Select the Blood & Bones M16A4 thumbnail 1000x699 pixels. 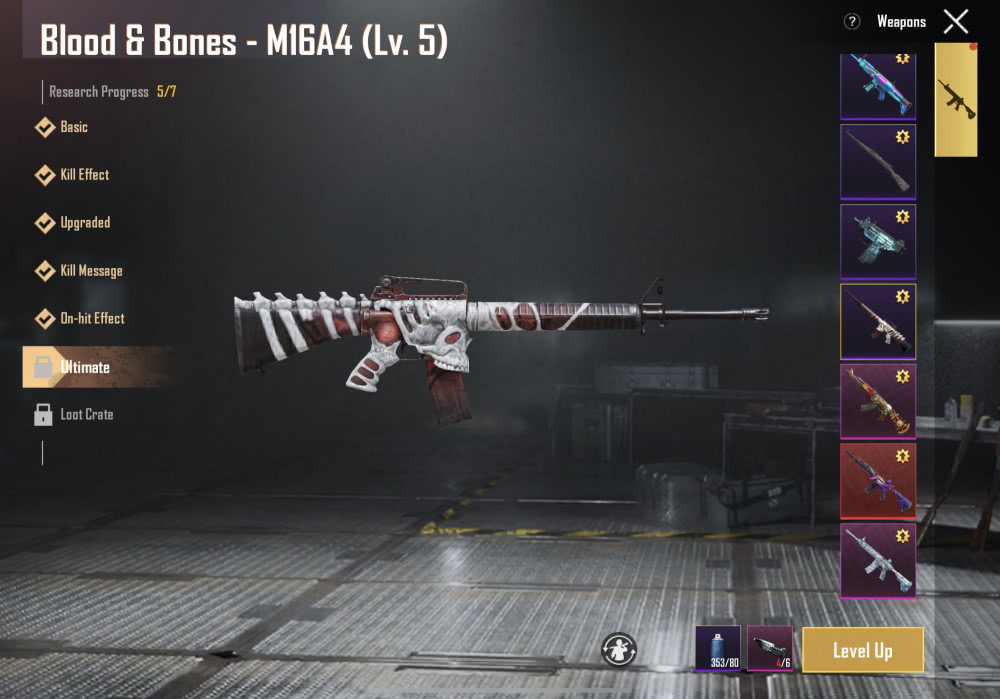[x=877, y=321]
